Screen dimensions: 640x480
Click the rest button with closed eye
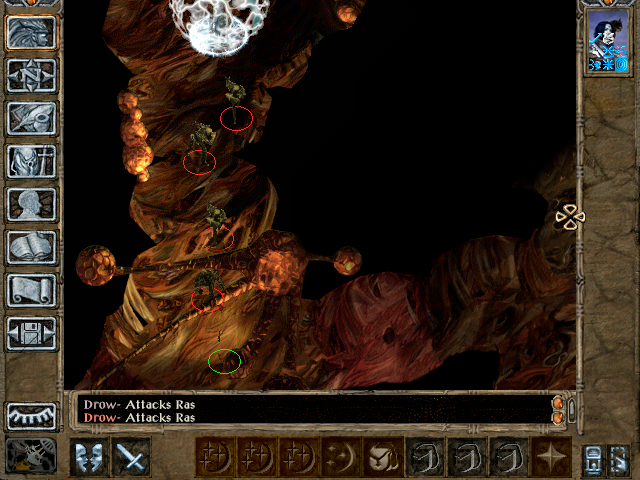[31, 414]
